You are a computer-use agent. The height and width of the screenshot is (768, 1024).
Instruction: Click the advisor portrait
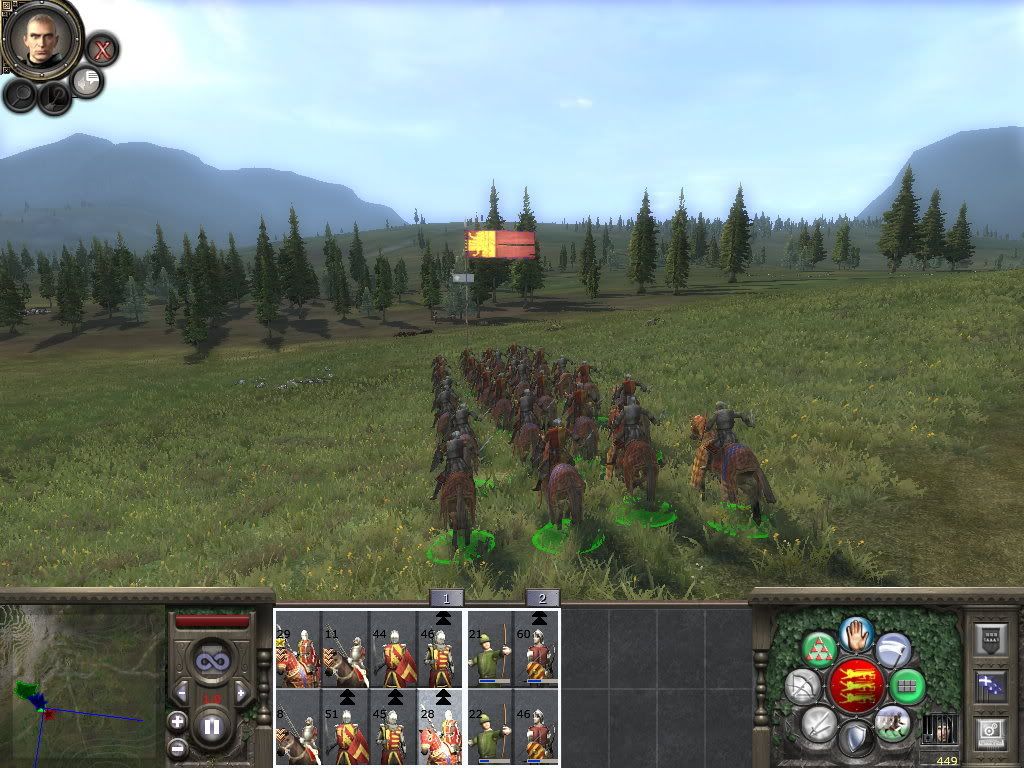(x=41, y=39)
